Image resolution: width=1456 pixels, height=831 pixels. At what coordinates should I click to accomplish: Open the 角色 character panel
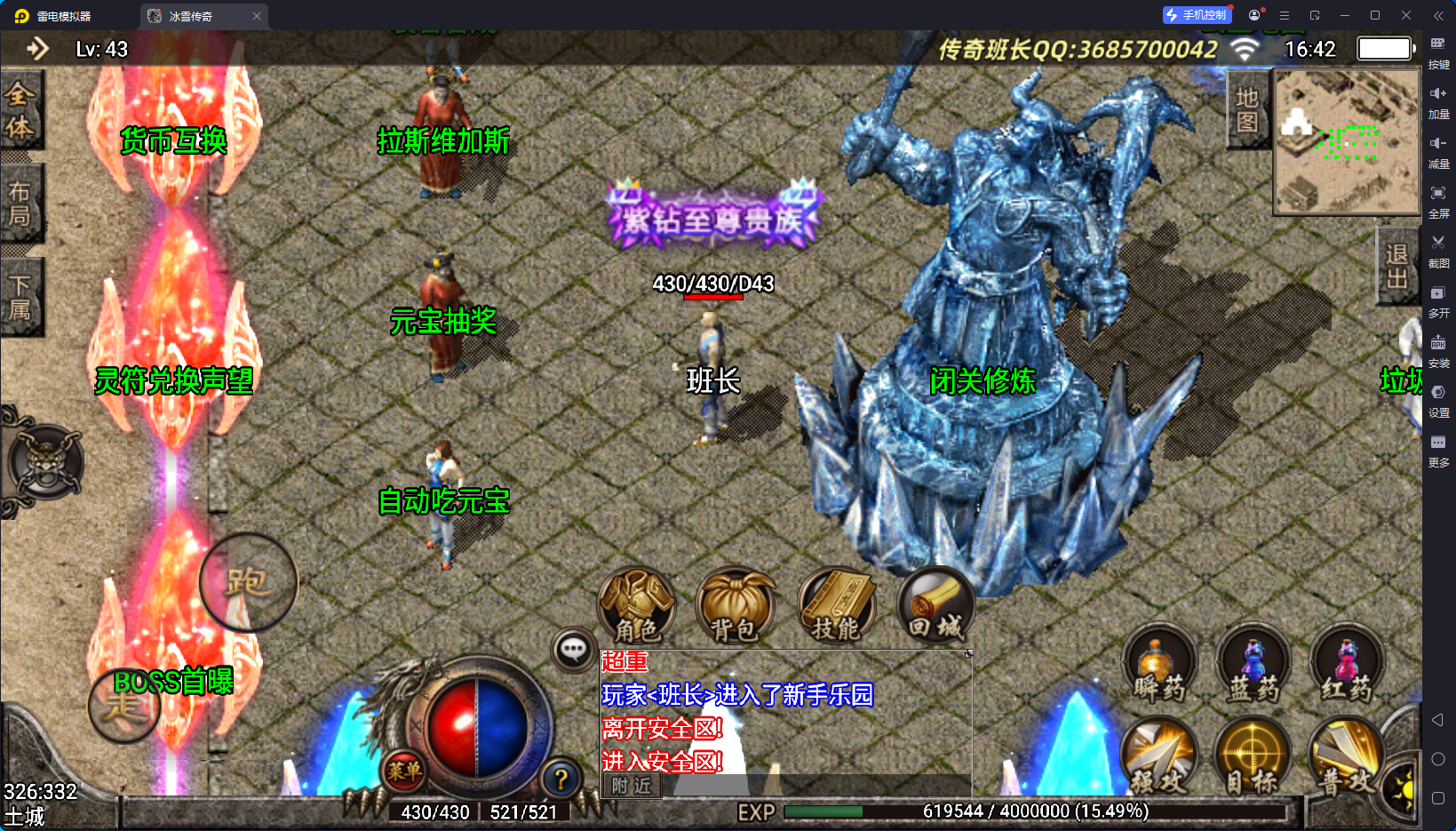[x=636, y=605]
